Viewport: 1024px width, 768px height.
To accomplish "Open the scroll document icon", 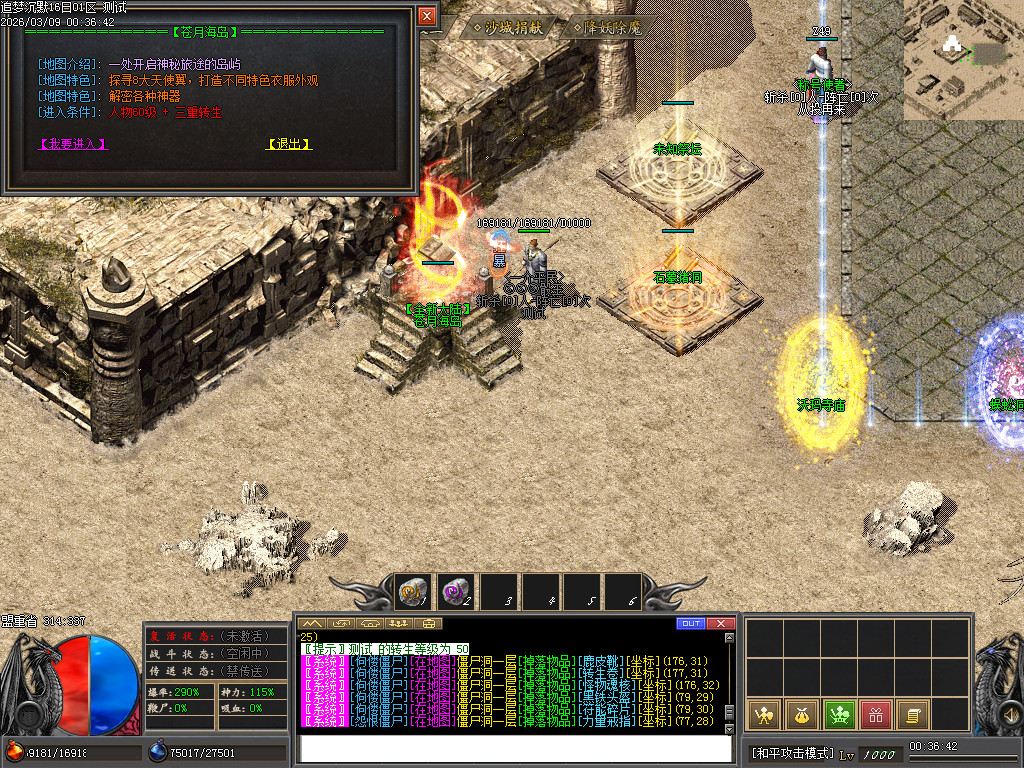I will (x=912, y=714).
